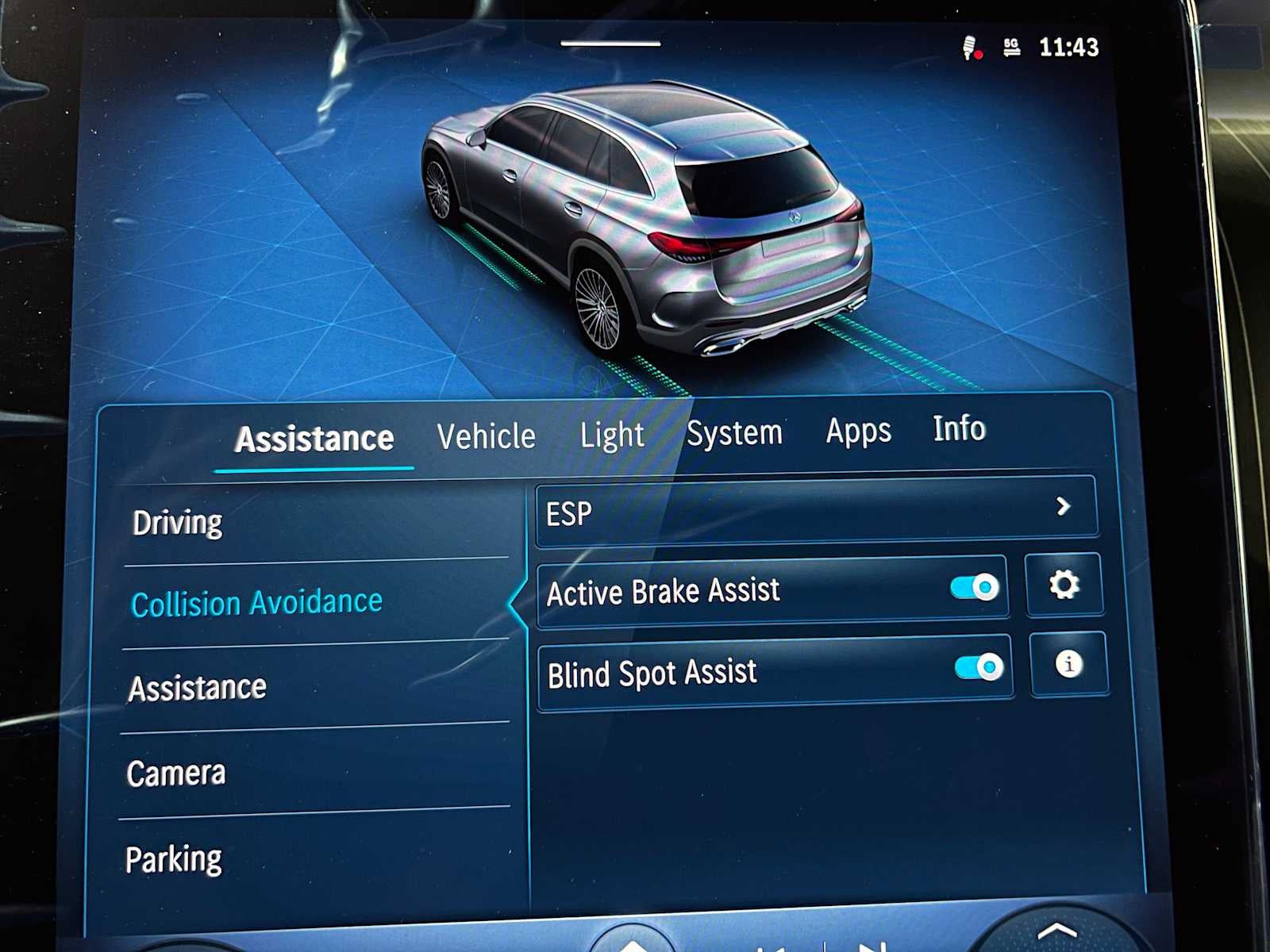Open Active Brake Assist settings via gear icon
This screenshot has width=1270, height=952.
click(x=1064, y=585)
